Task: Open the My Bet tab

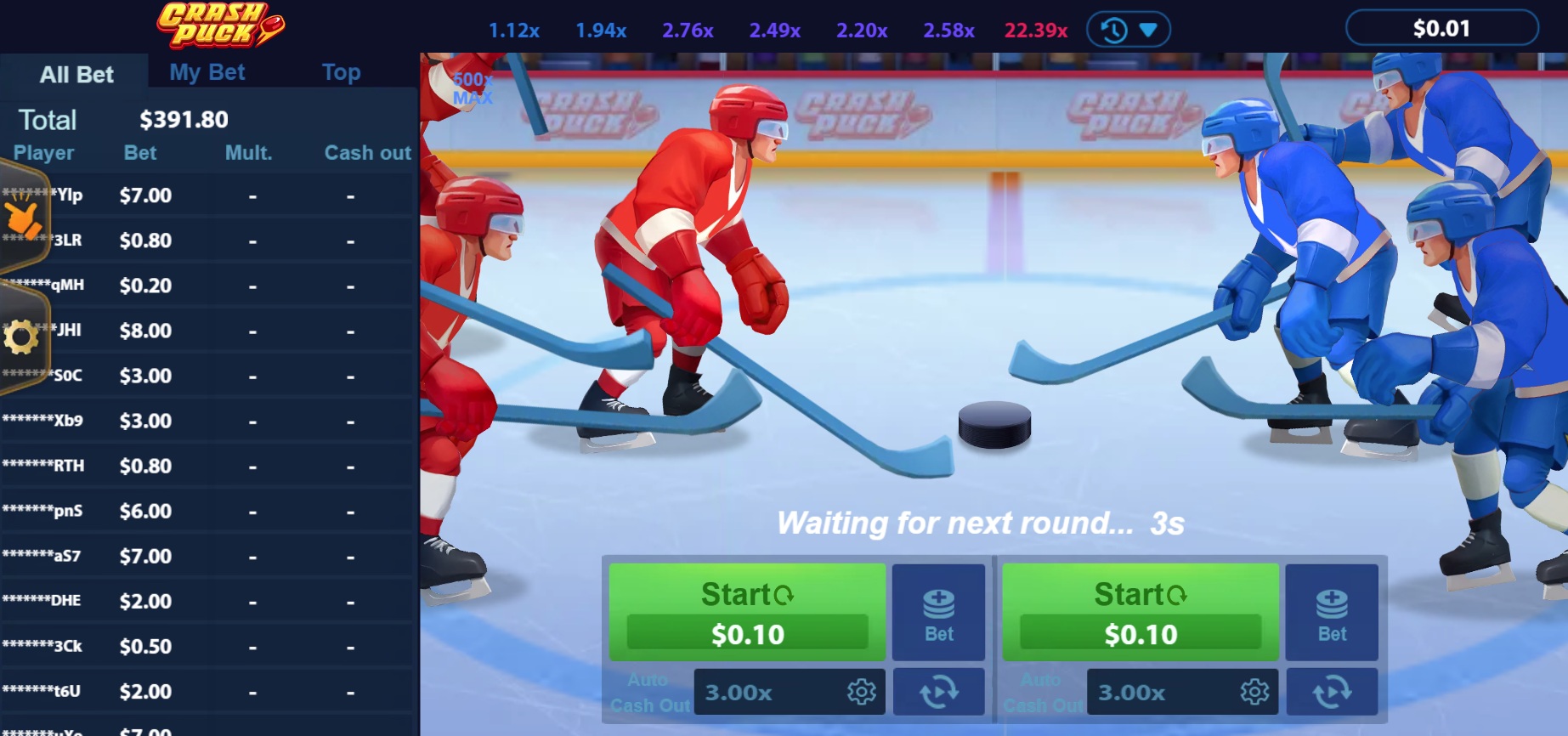Action: [207, 72]
